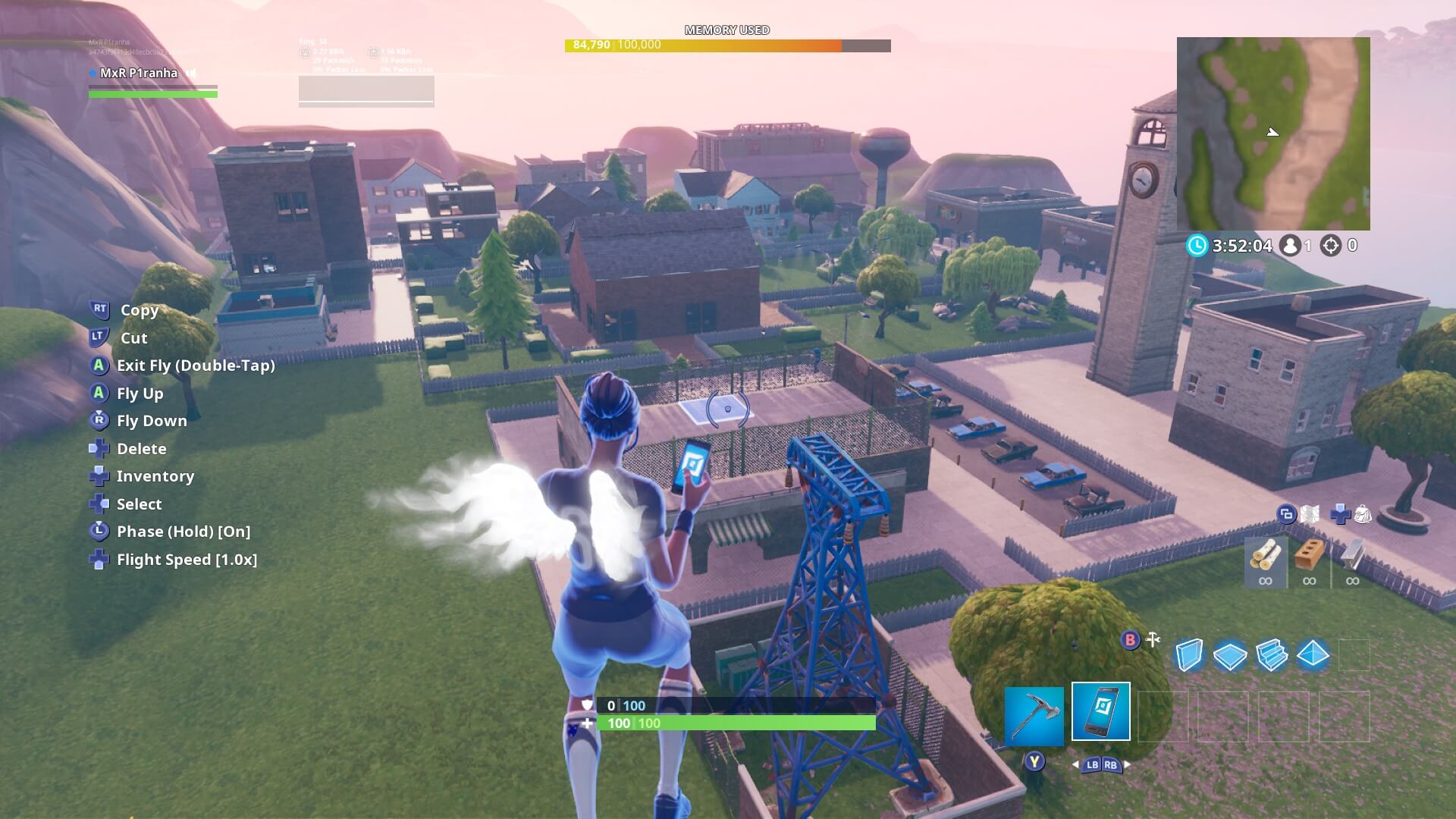1456x819 pixels.
Task: Open the minimap
Action: coord(1273,133)
